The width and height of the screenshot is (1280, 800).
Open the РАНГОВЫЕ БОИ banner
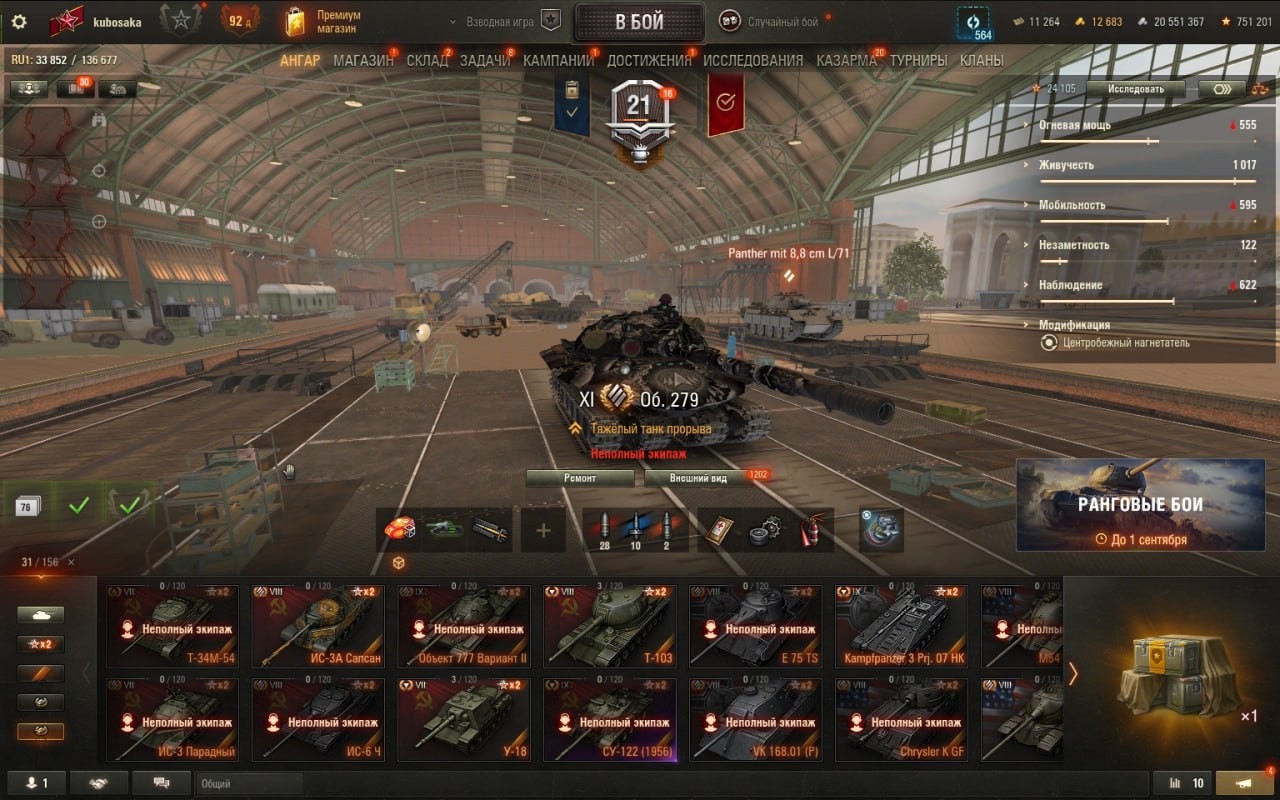1140,505
